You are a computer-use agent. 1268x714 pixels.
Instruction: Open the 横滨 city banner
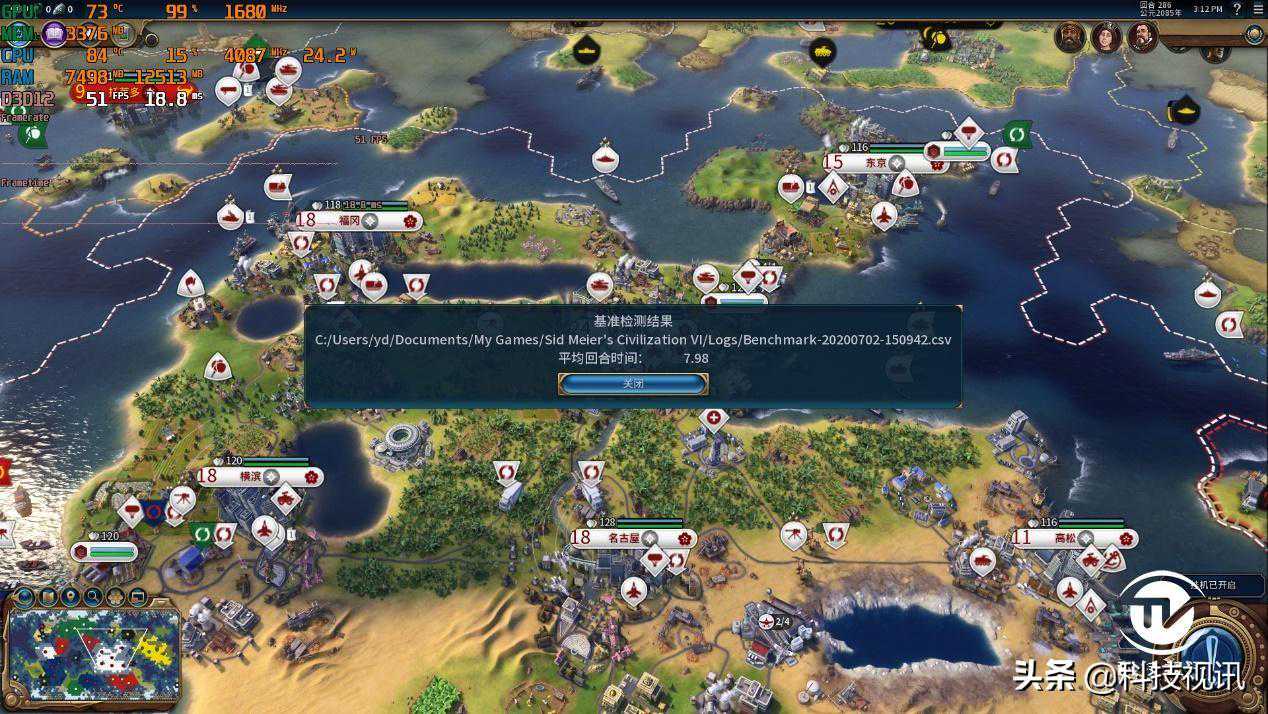(x=251, y=476)
